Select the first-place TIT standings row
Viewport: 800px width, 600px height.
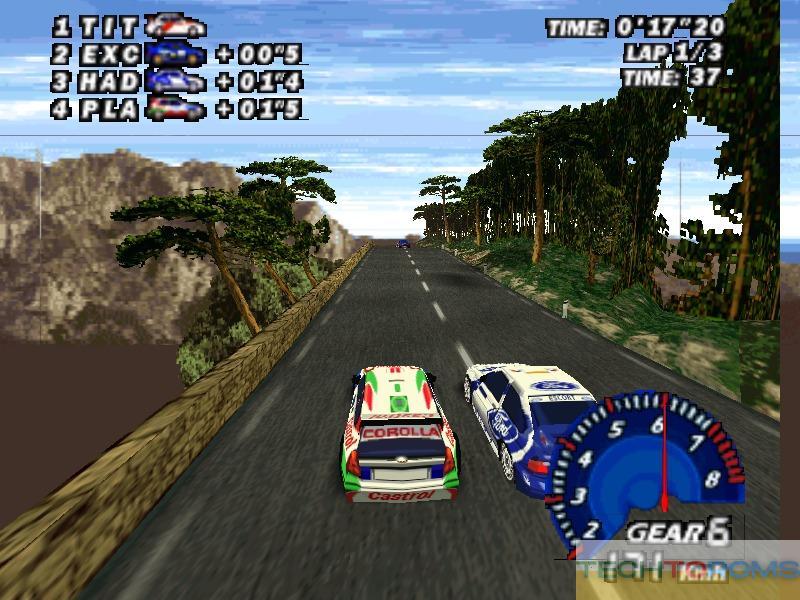[130, 27]
